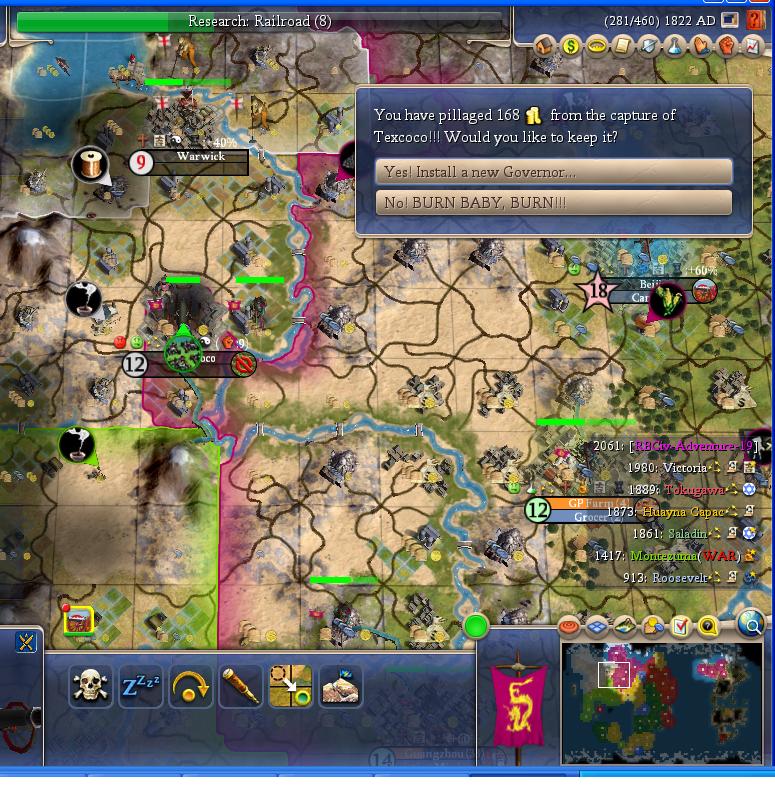Select the go-to move command icon
Viewport: 775px width, 800px height.
pyautogui.click(x=290, y=686)
